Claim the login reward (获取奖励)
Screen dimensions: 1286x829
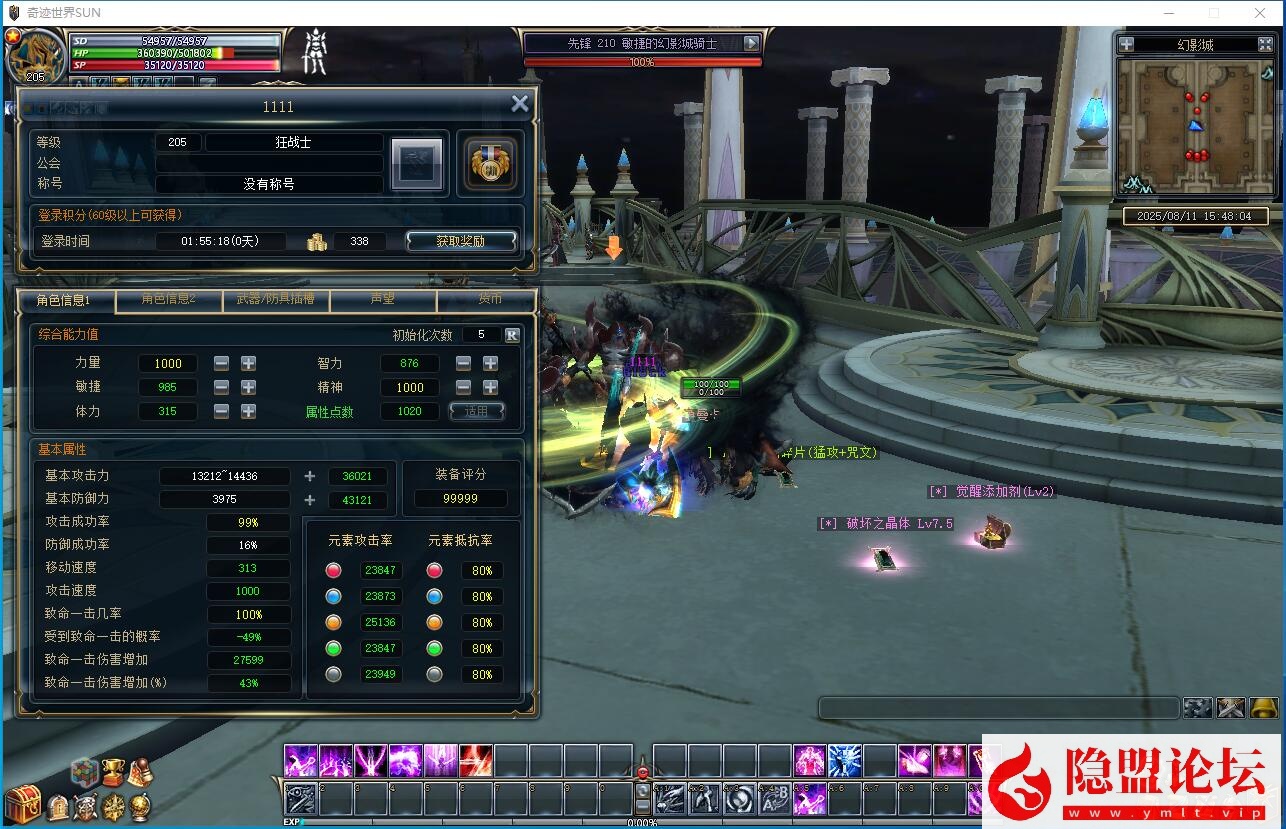tap(461, 241)
